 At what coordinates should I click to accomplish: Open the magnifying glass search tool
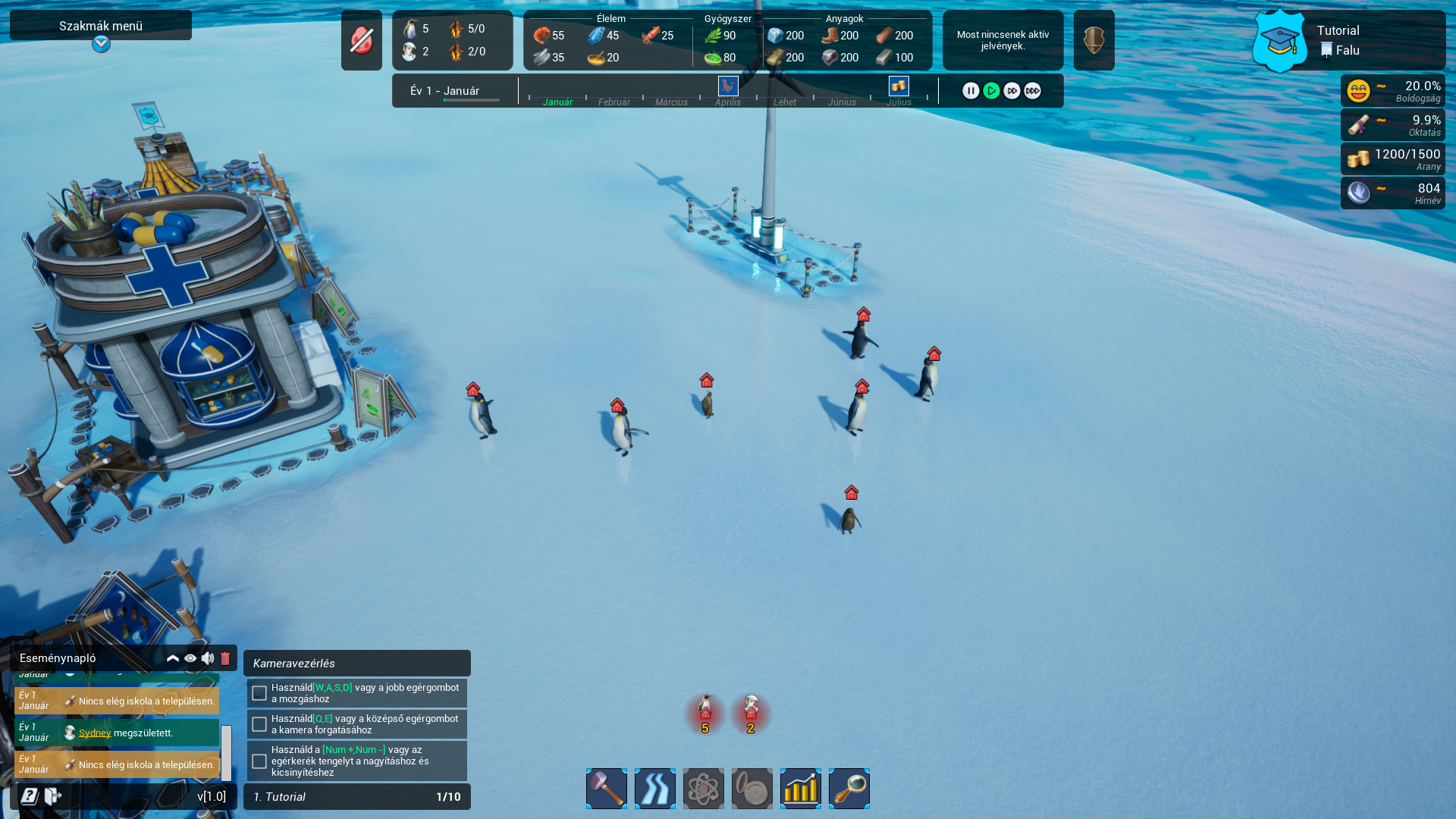(x=849, y=789)
